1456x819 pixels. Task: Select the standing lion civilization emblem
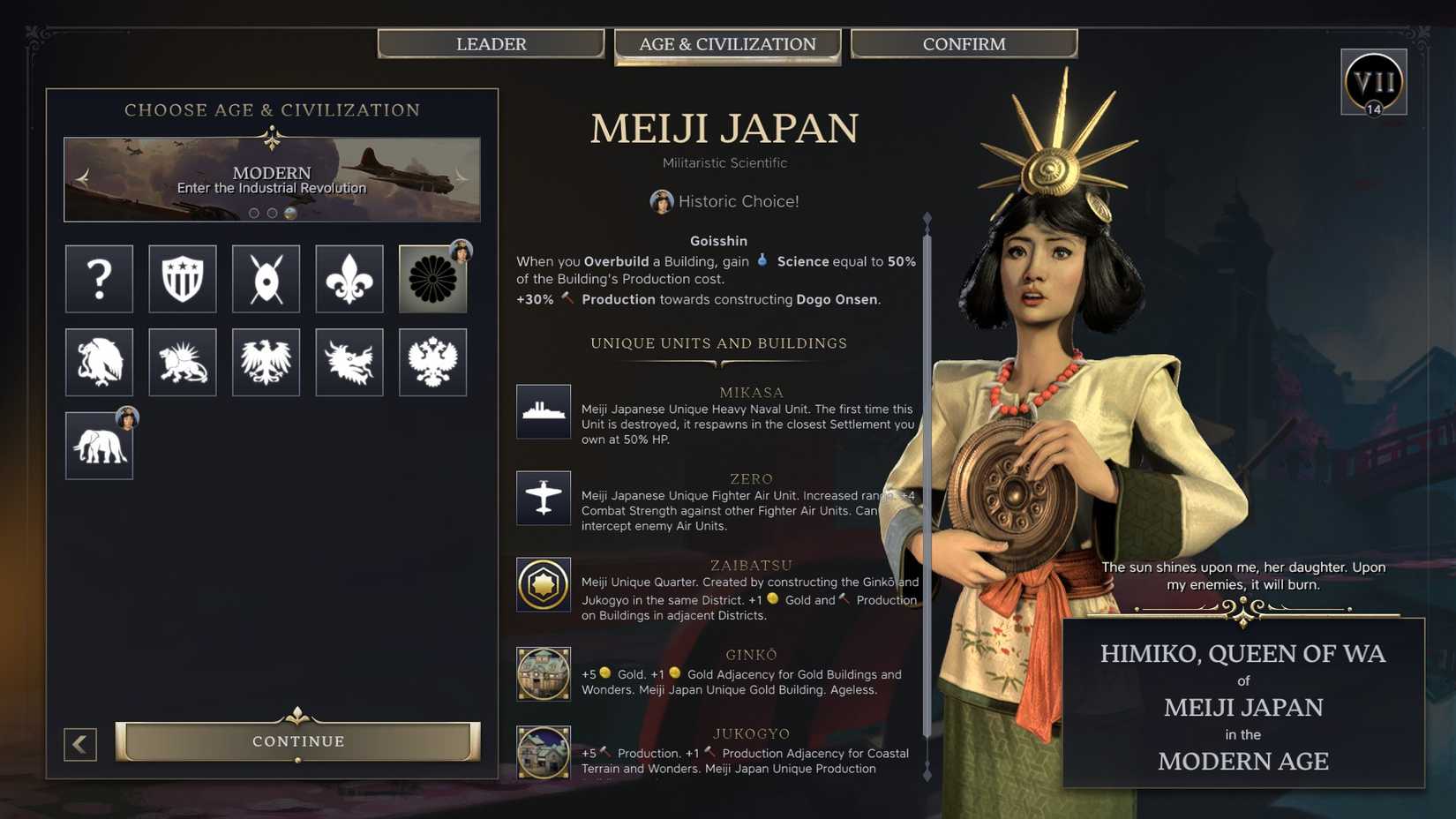pos(182,362)
